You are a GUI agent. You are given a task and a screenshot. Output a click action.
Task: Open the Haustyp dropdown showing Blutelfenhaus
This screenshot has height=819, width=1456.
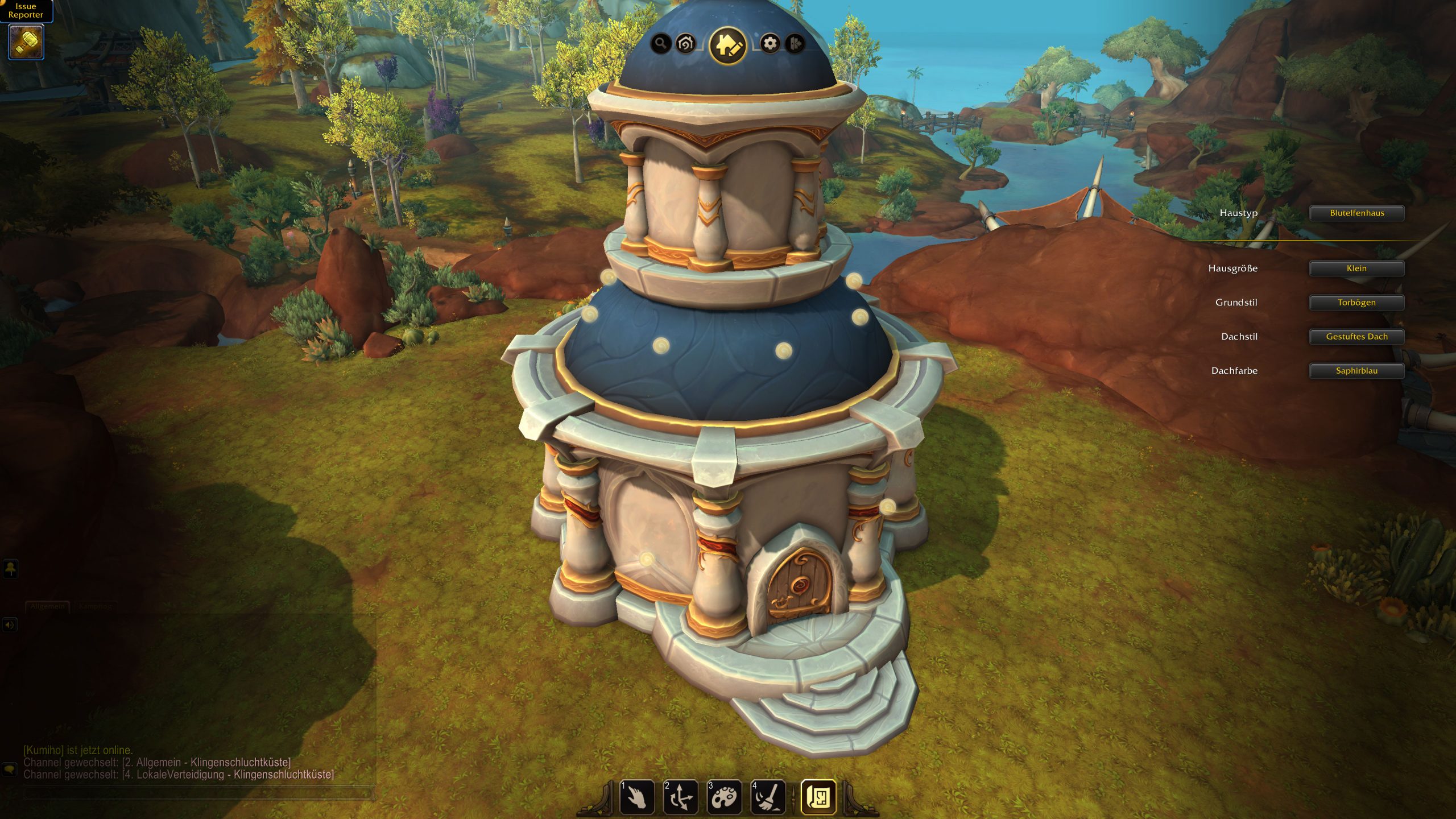coord(1356,213)
